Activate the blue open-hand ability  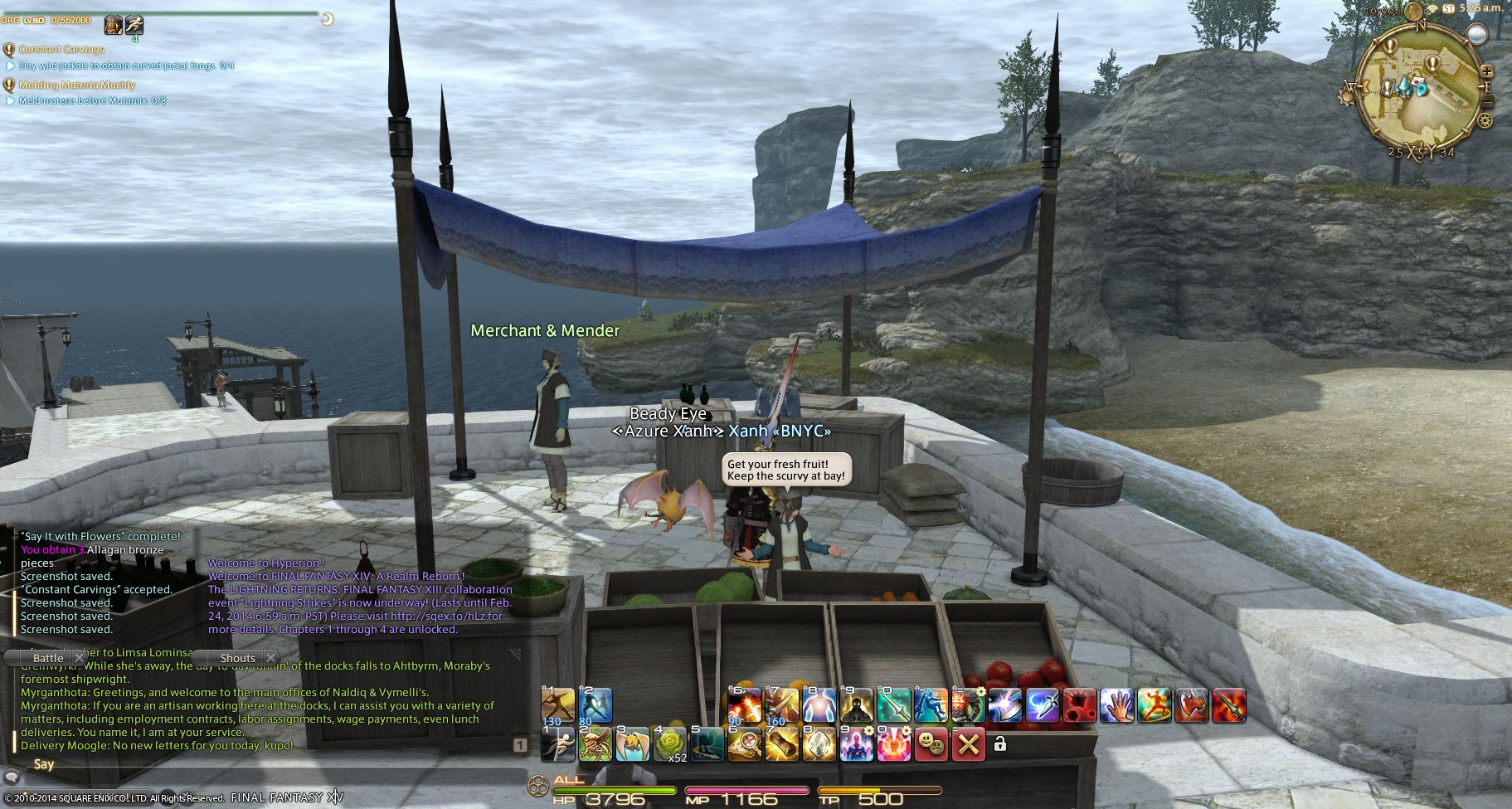point(1116,705)
